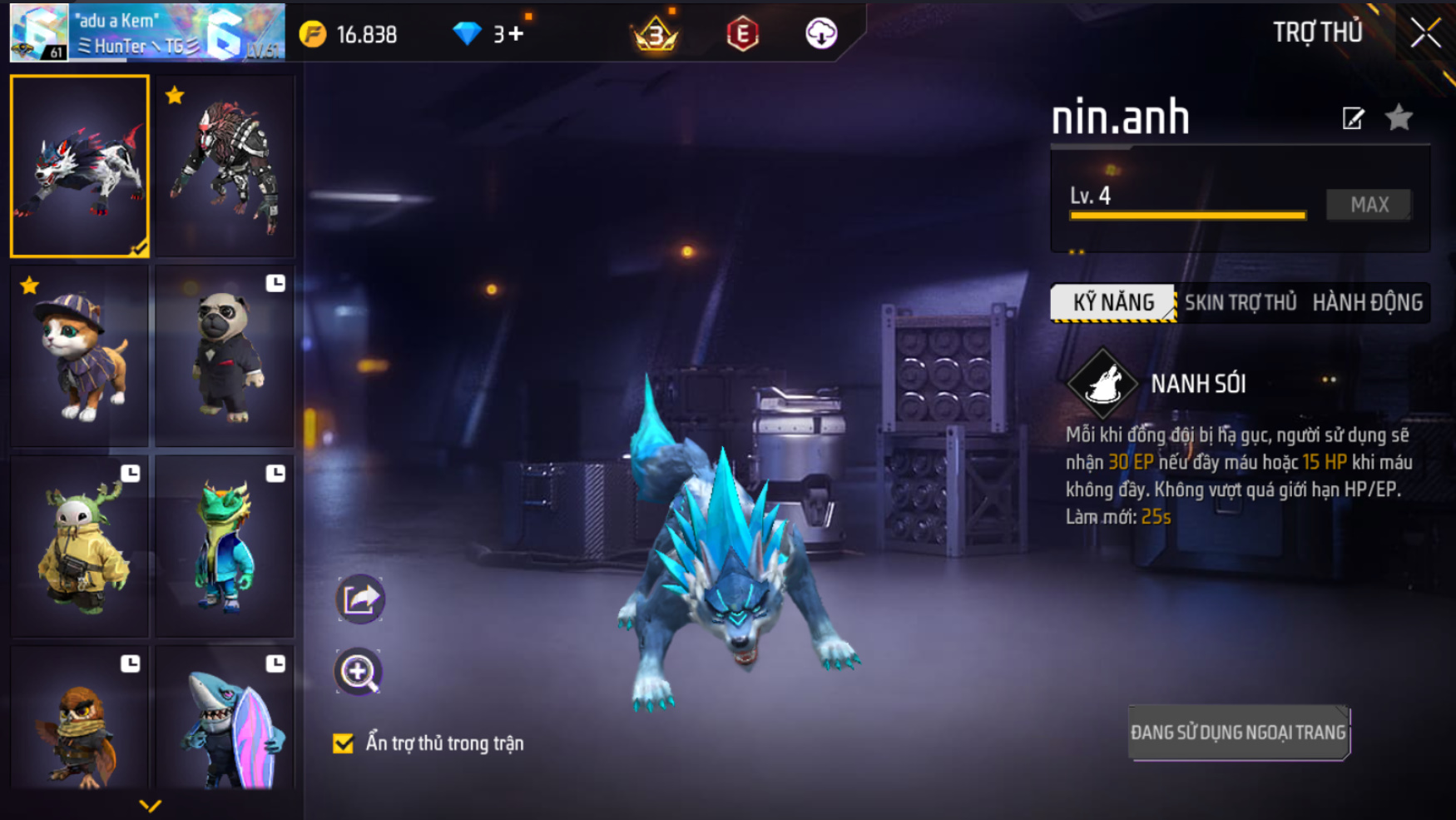
Task: Toggle Ẩn trợ thủ trong trận checkbox
Action: point(343,743)
